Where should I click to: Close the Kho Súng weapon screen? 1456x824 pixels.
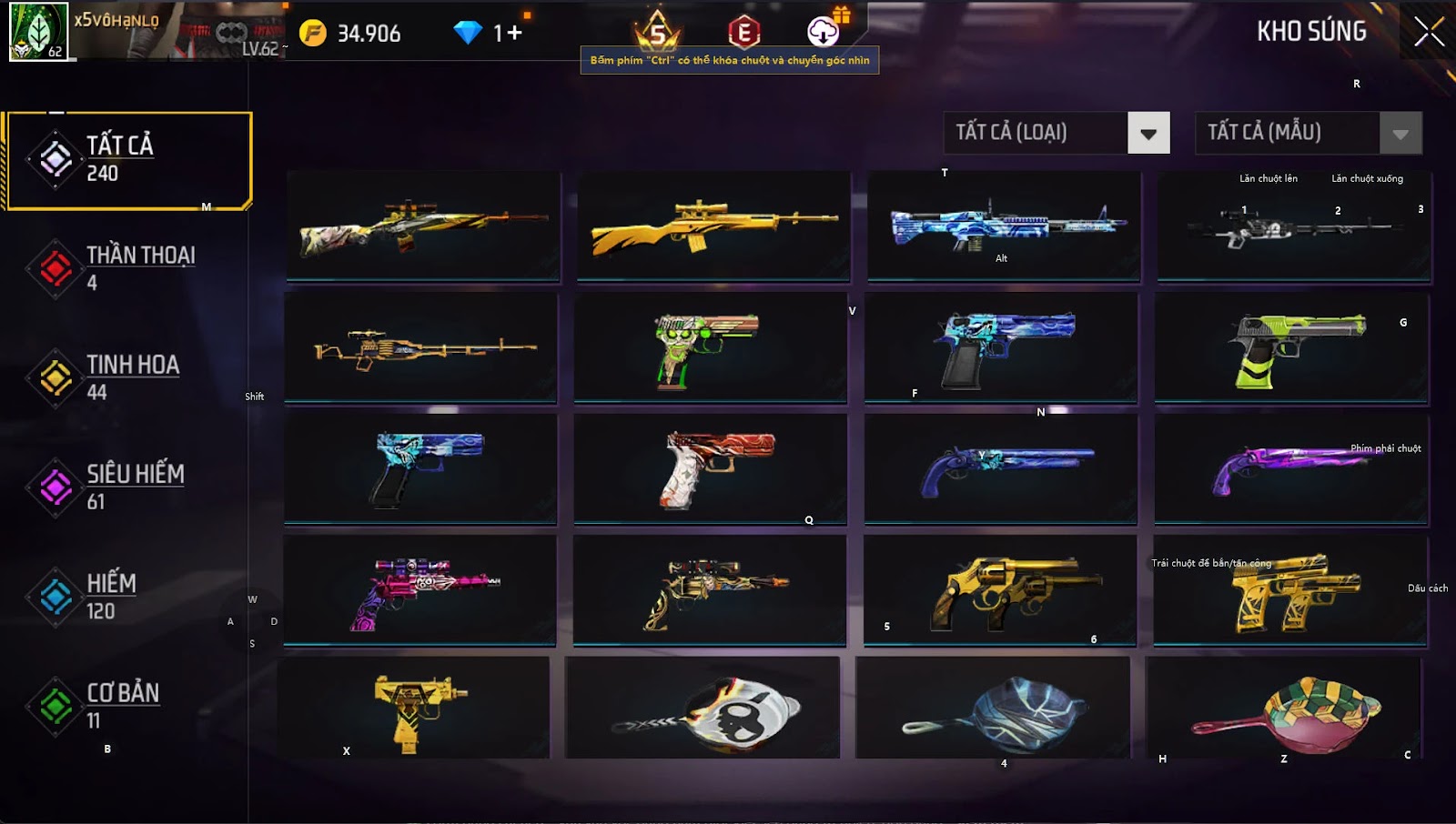(x=1429, y=32)
